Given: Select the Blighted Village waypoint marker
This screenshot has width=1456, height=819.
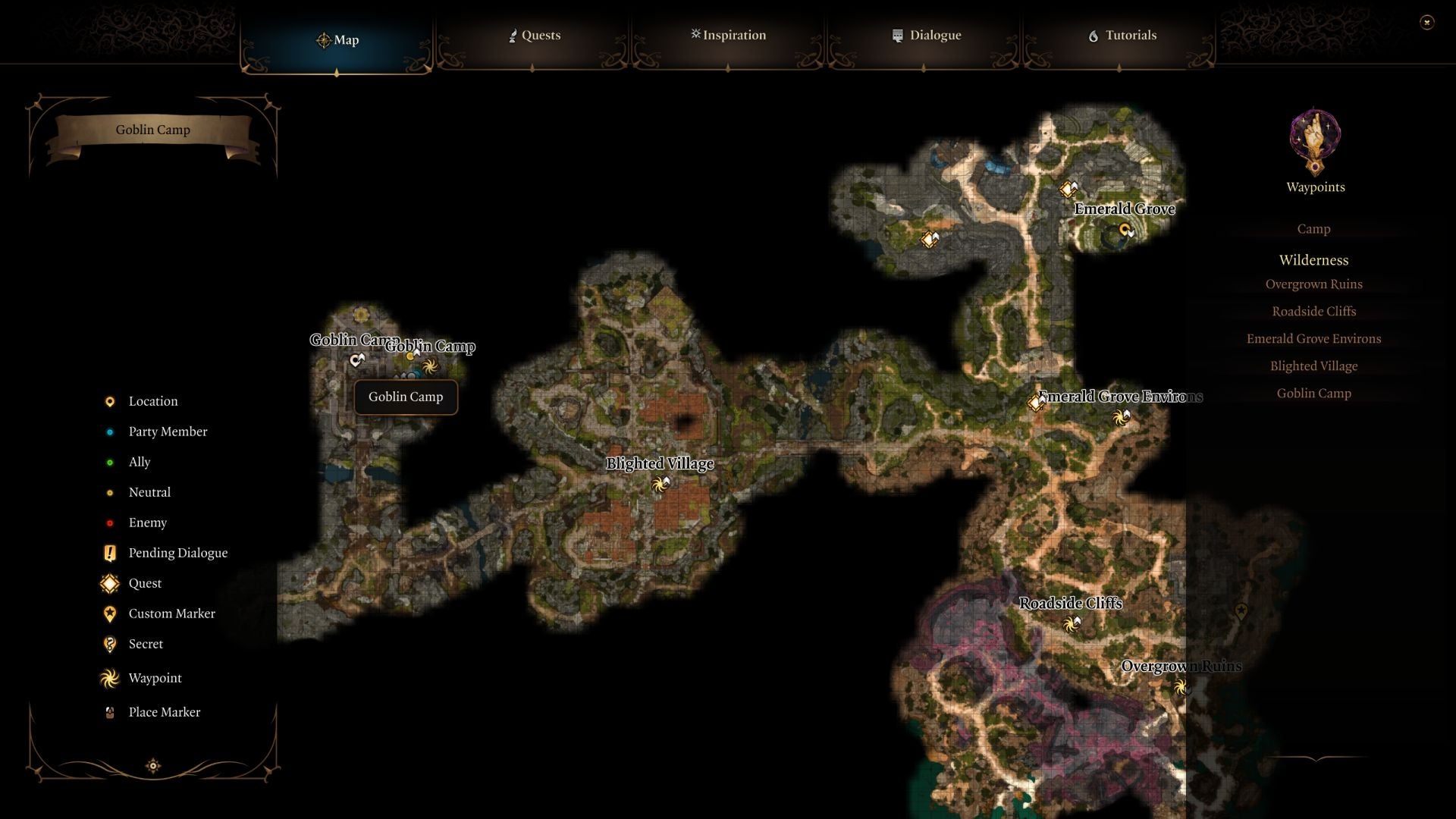Looking at the screenshot, I should coord(658,483).
